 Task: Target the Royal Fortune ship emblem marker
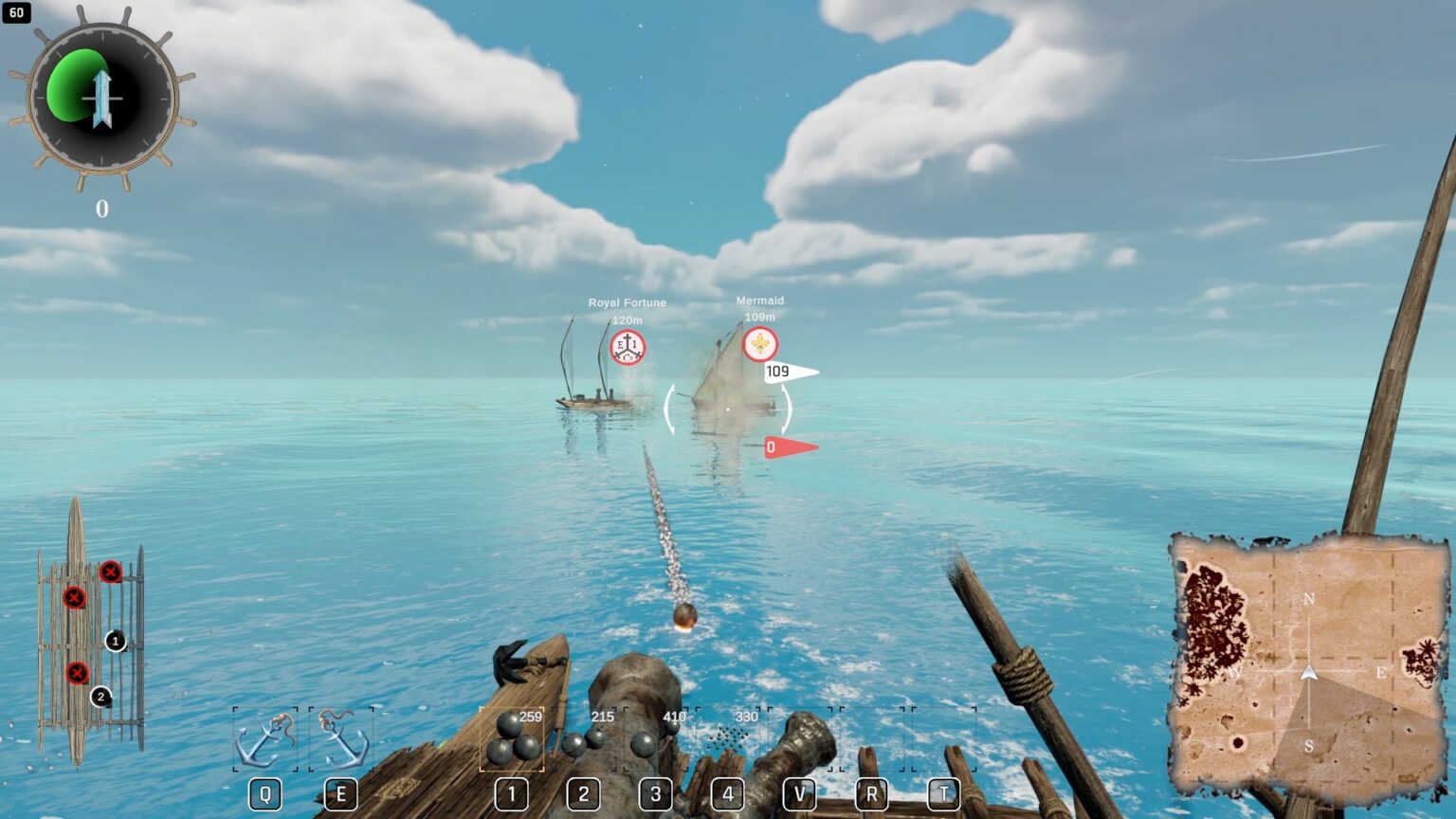(x=627, y=348)
